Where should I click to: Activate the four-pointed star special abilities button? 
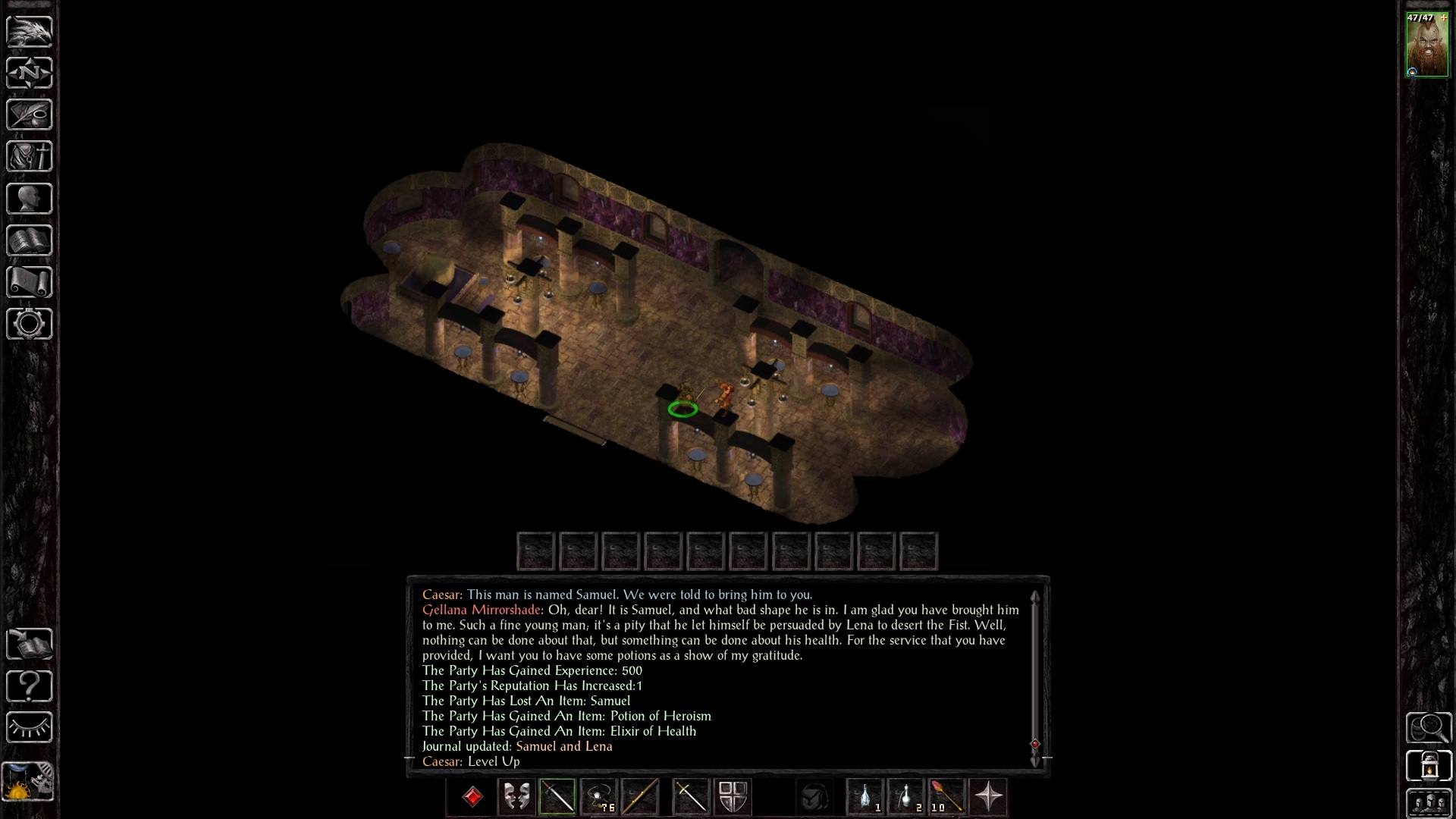point(988,797)
